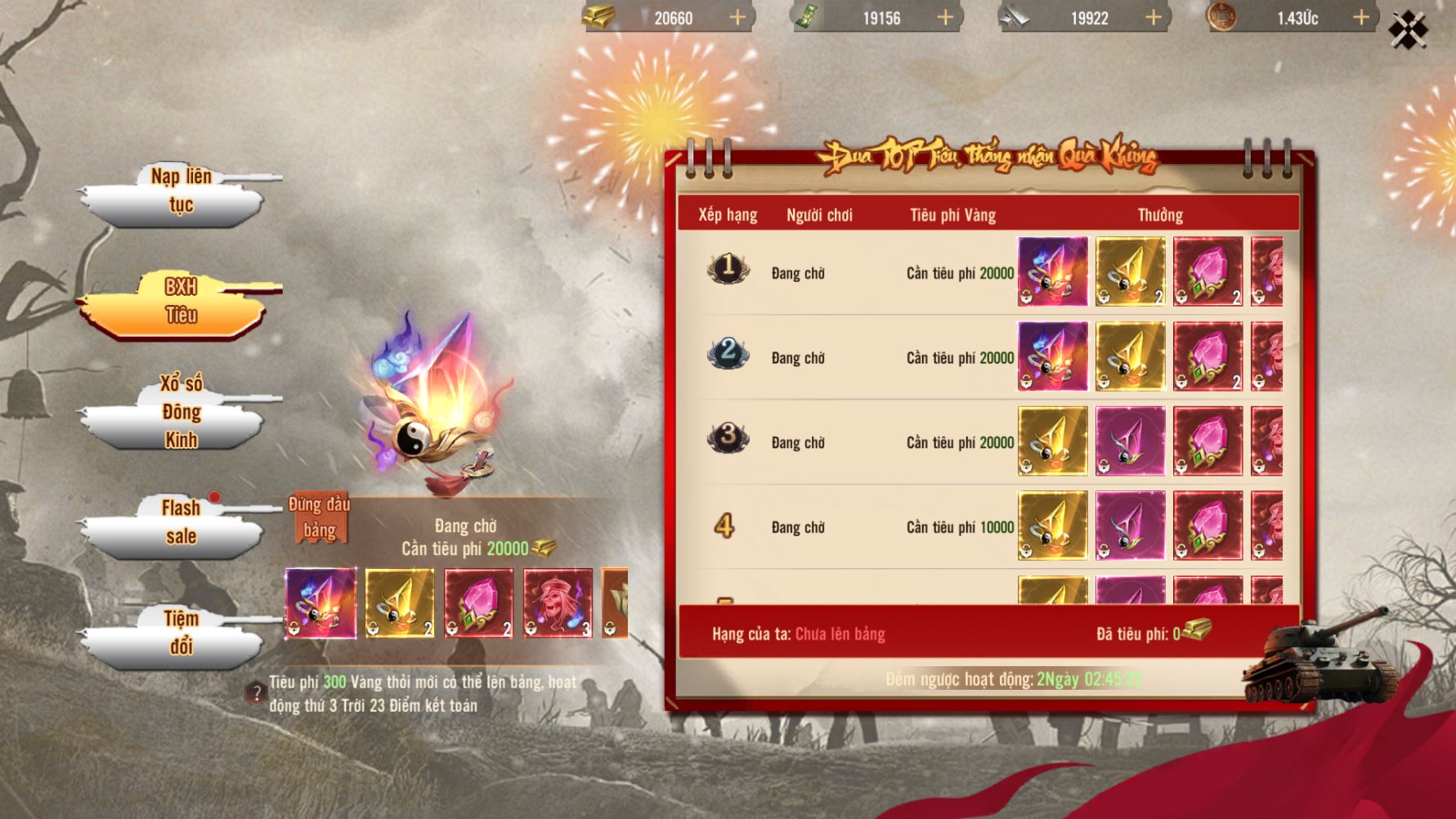
Task: Close the event screen with crossed-swords button
Action: point(1408,30)
